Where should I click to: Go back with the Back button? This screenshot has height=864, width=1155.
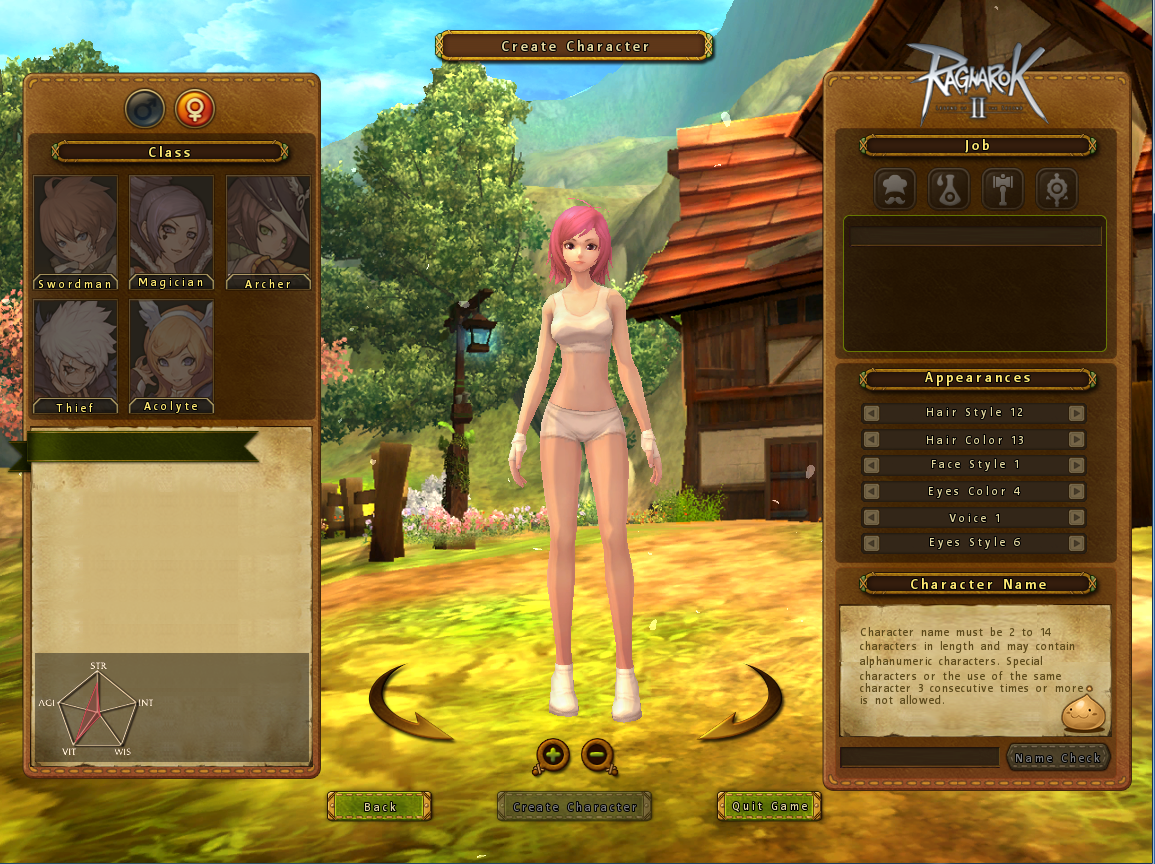(380, 806)
